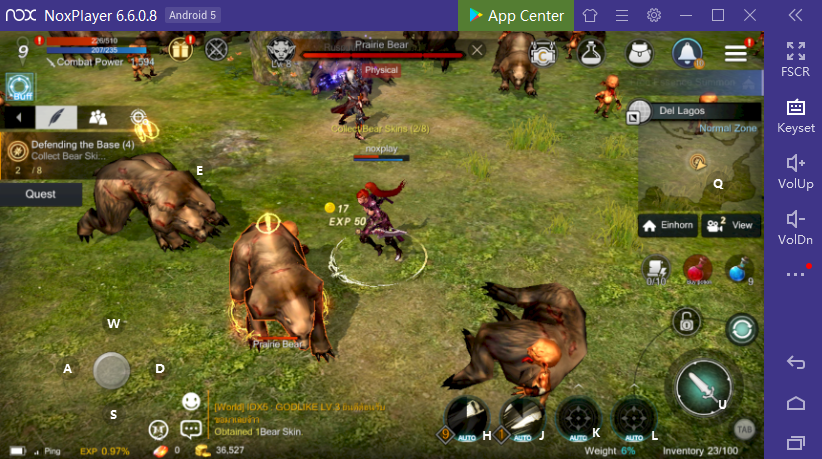Use the blue mana potion

coord(737,269)
